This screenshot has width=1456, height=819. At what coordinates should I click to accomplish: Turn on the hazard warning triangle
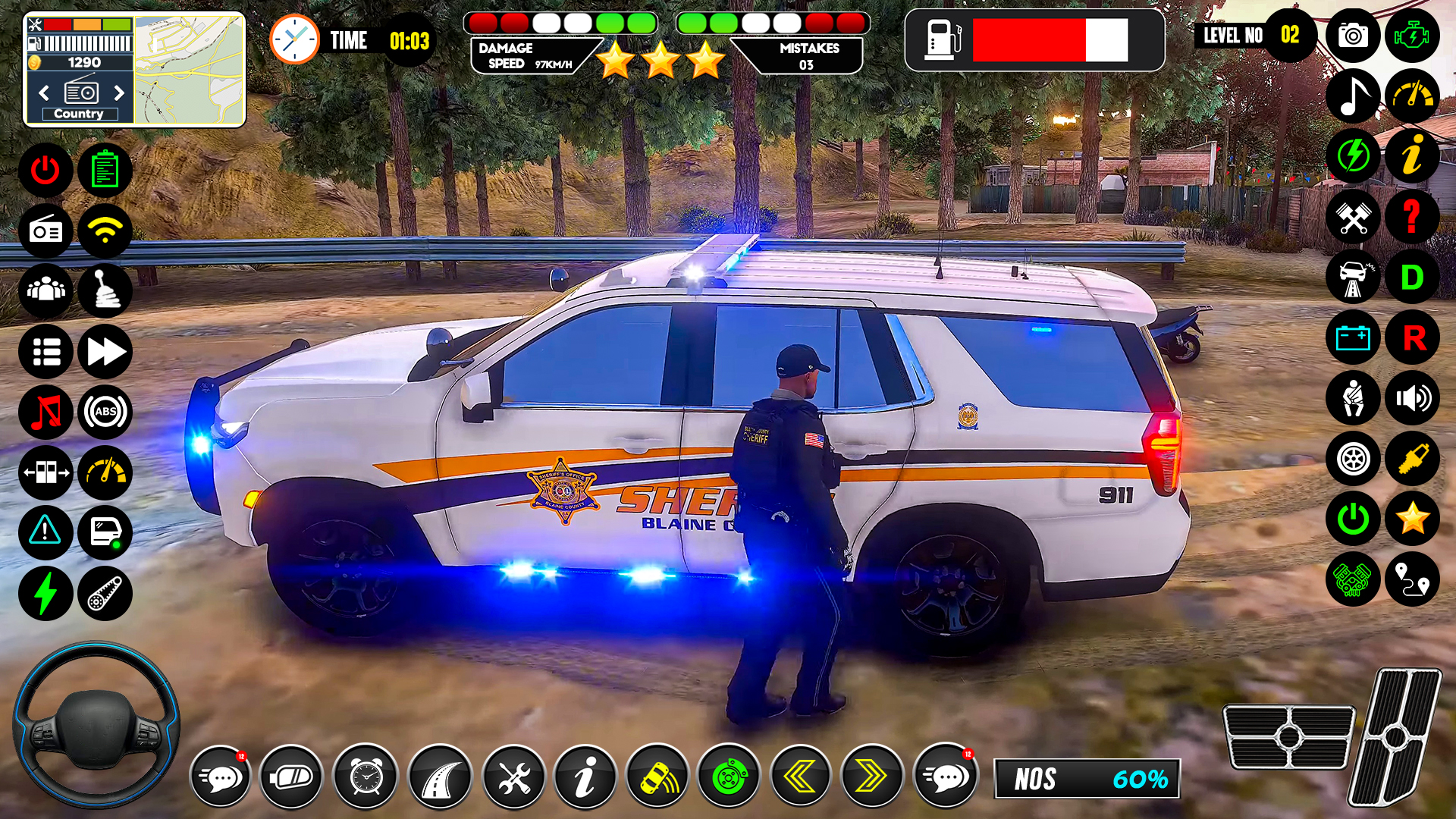click(45, 532)
